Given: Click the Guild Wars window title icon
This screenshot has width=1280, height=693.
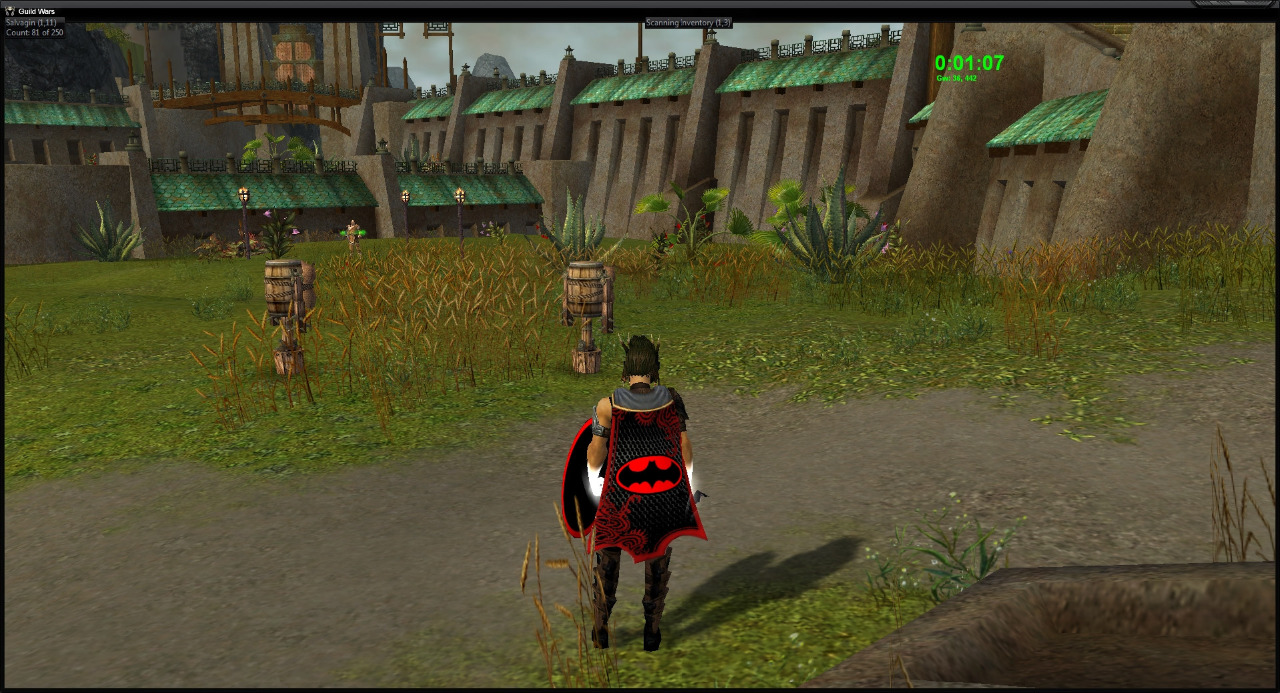Looking at the screenshot, I should [10, 11].
